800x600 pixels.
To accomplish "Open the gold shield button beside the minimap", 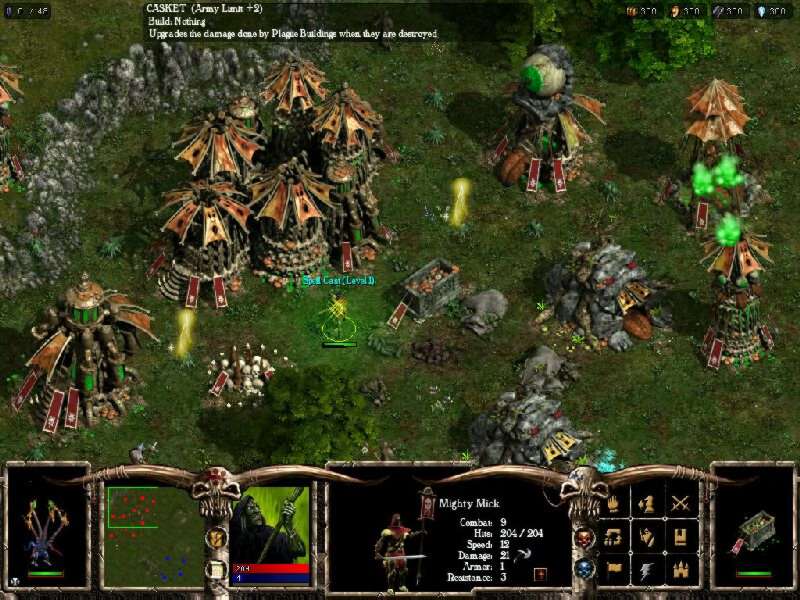I will pyautogui.click(x=214, y=537).
